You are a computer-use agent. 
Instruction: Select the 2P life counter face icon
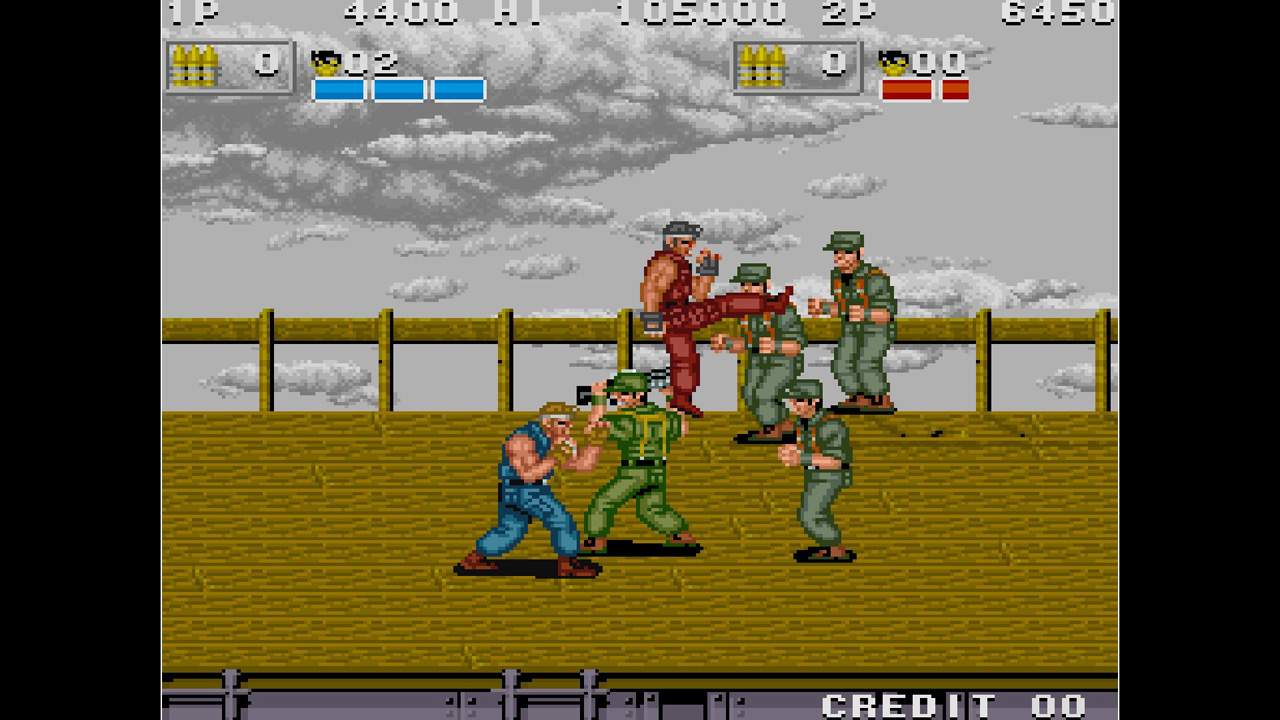[x=892, y=62]
